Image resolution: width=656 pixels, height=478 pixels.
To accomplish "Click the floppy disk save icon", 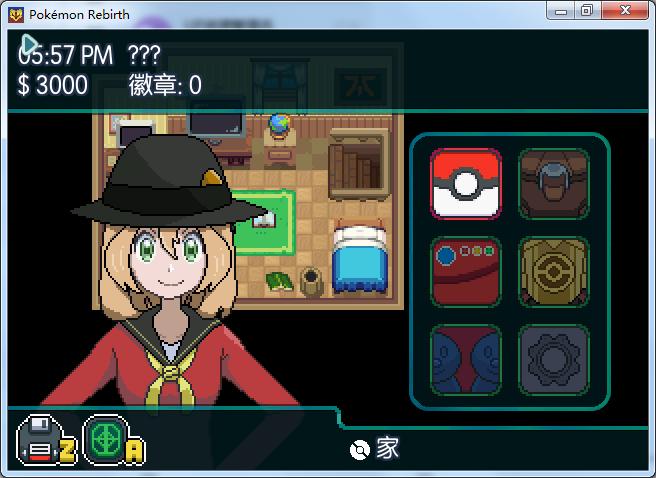I will 39,441.
